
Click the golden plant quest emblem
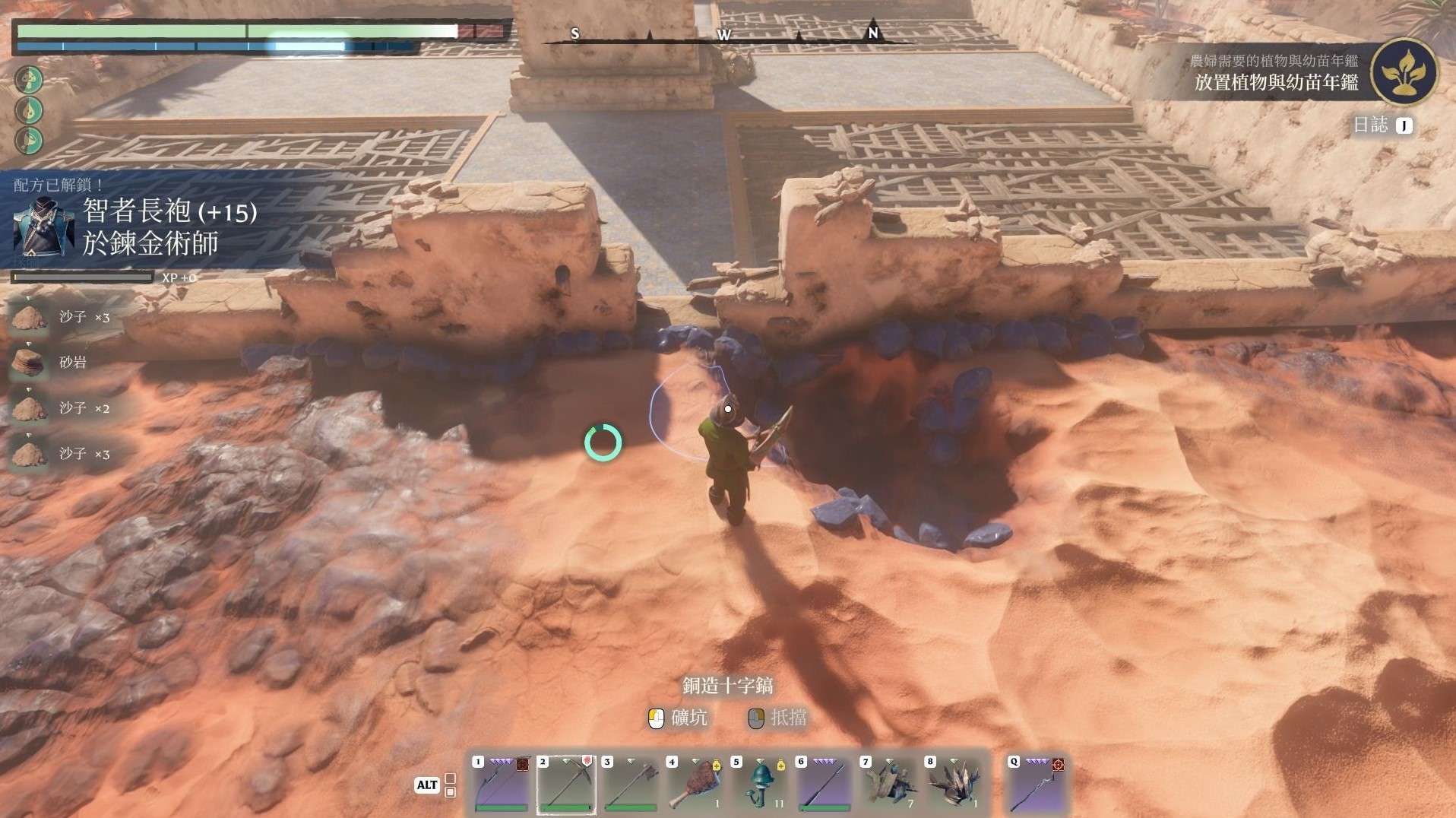[1404, 73]
